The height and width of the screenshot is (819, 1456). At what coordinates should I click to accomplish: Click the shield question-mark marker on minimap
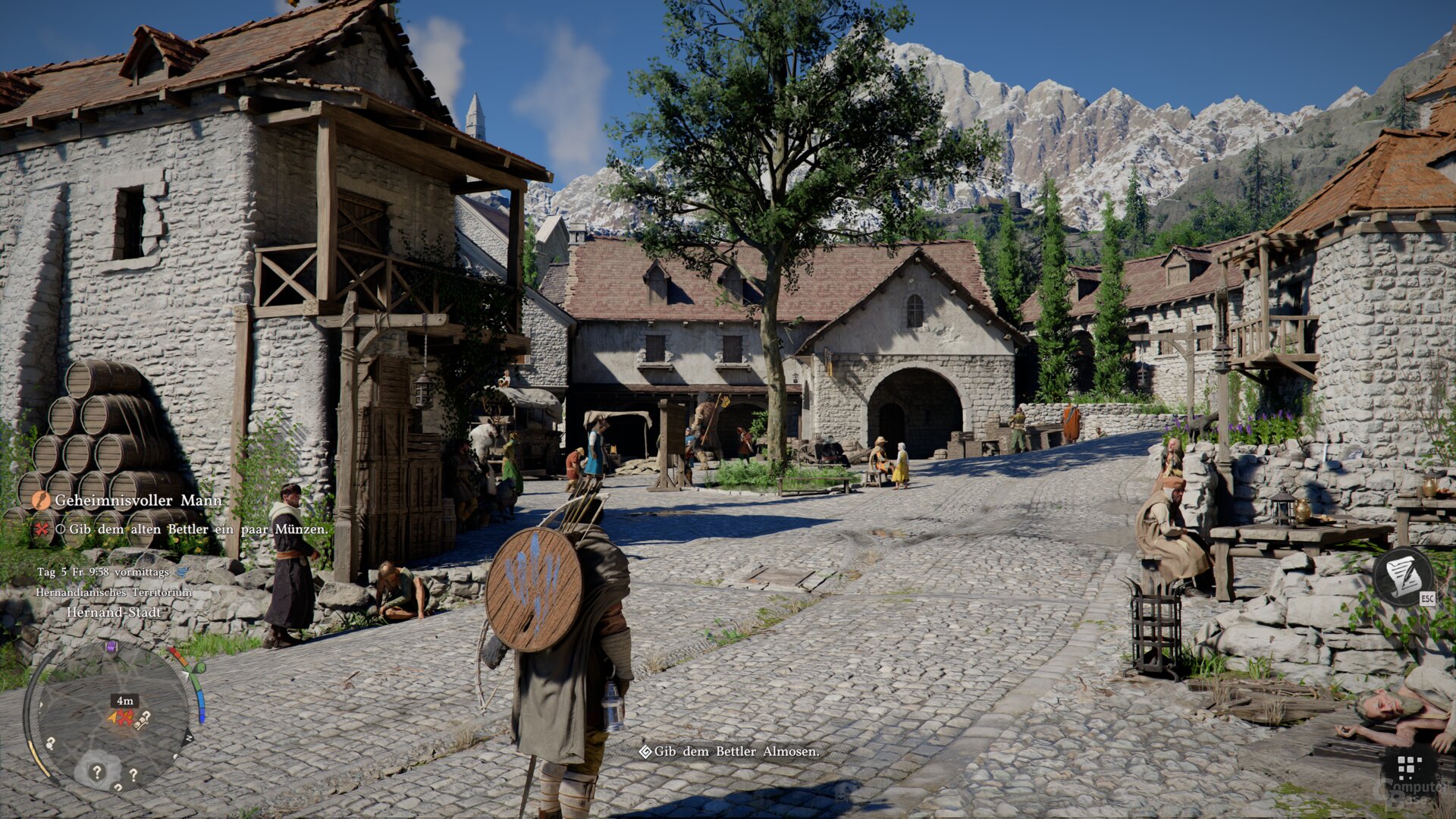[97, 771]
